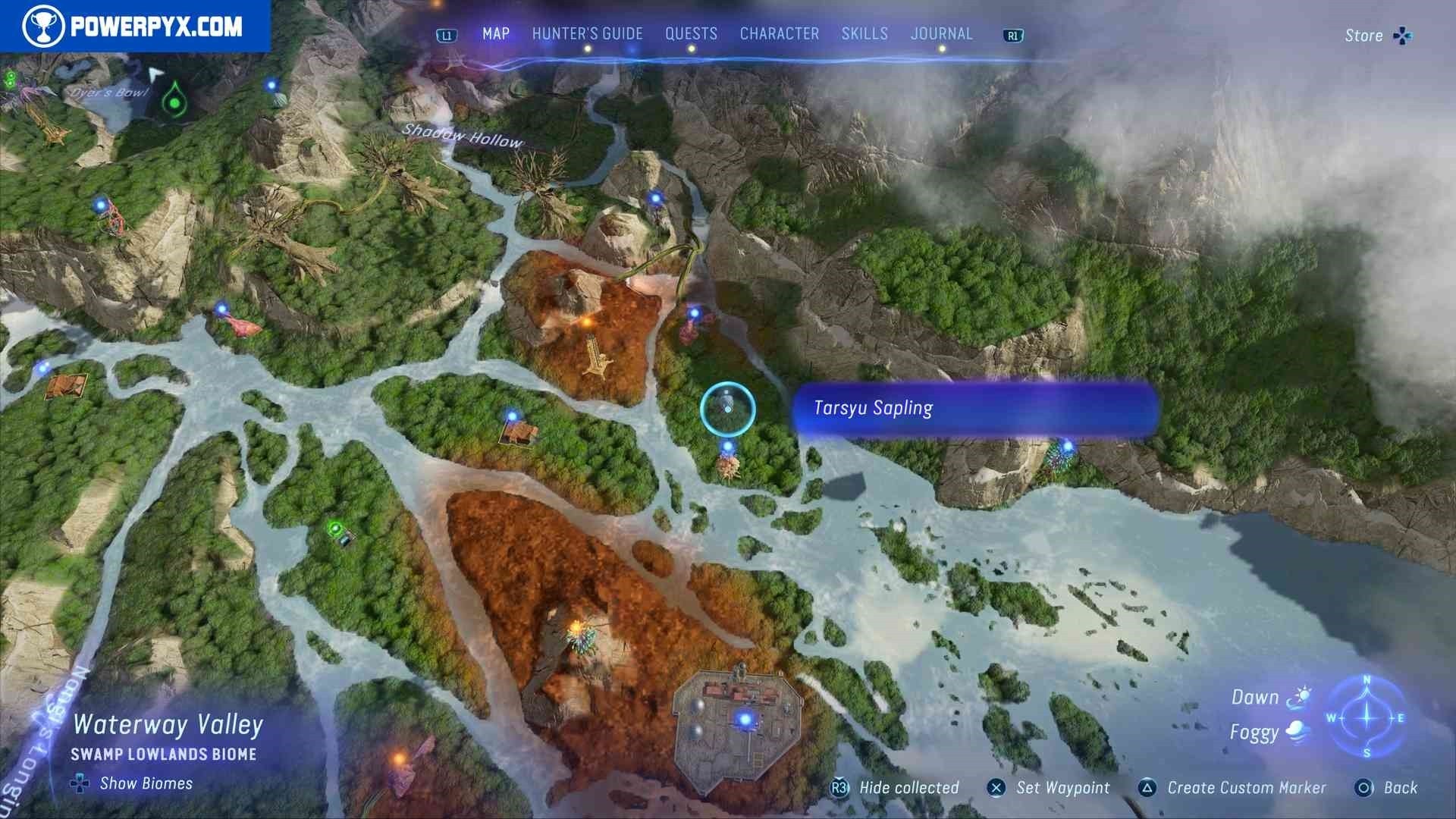Select the Tarsyu Sapling map marker
The image size is (1456, 819).
(727, 409)
